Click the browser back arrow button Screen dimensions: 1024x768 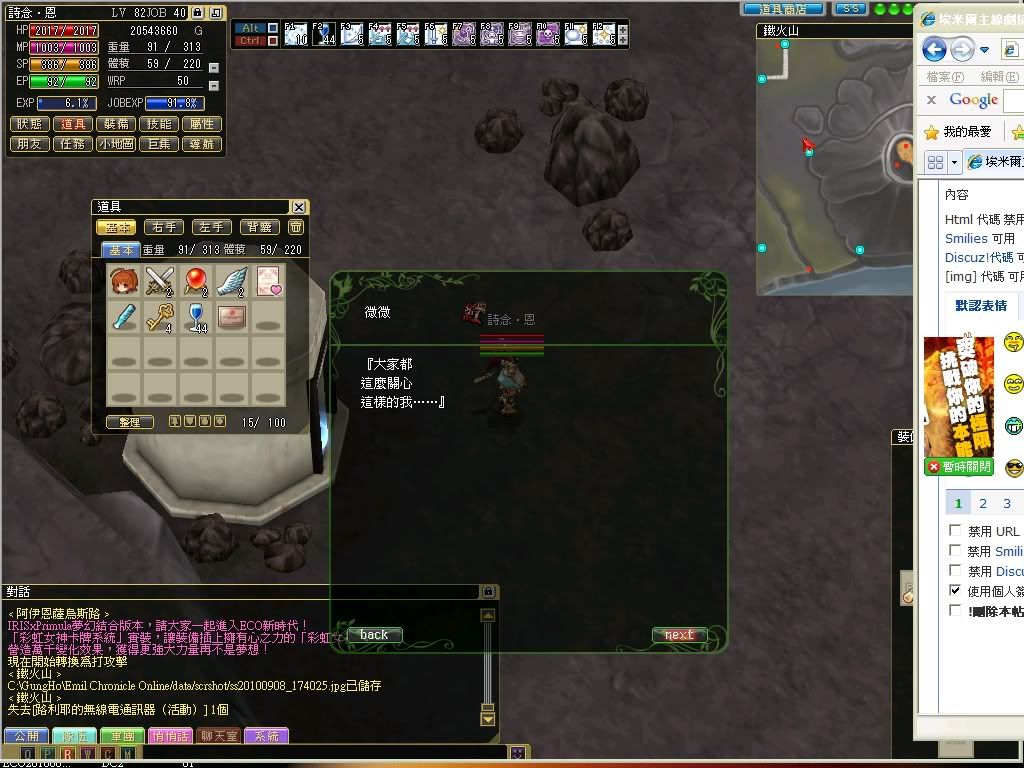(934, 49)
